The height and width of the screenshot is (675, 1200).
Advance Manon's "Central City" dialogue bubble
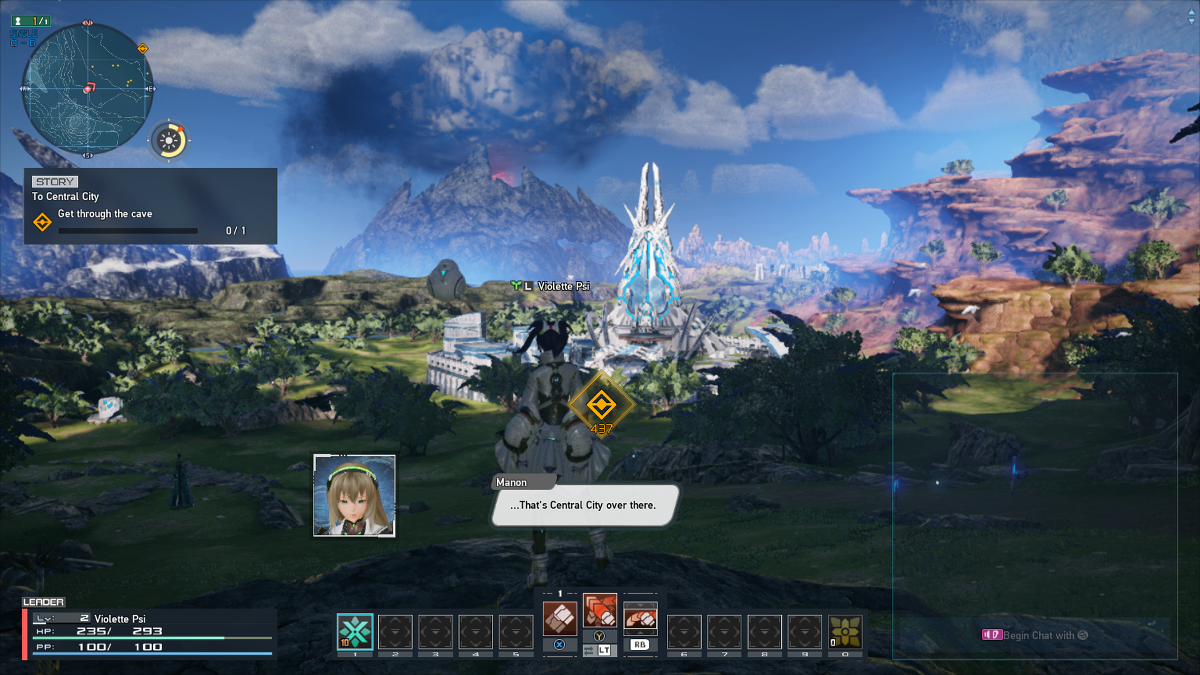[x=583, y=505]
